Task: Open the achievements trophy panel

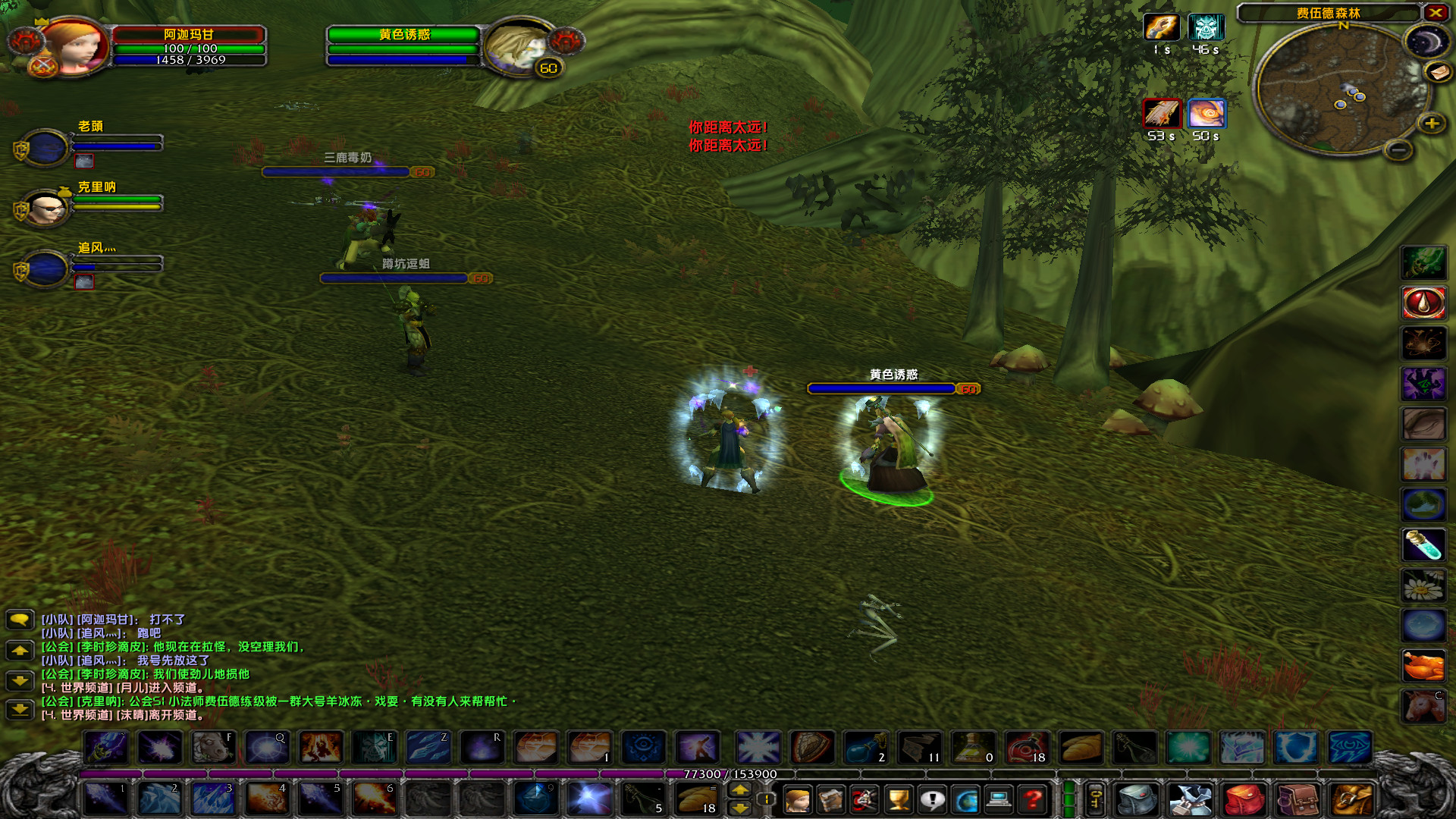Action: pos(897,800)
